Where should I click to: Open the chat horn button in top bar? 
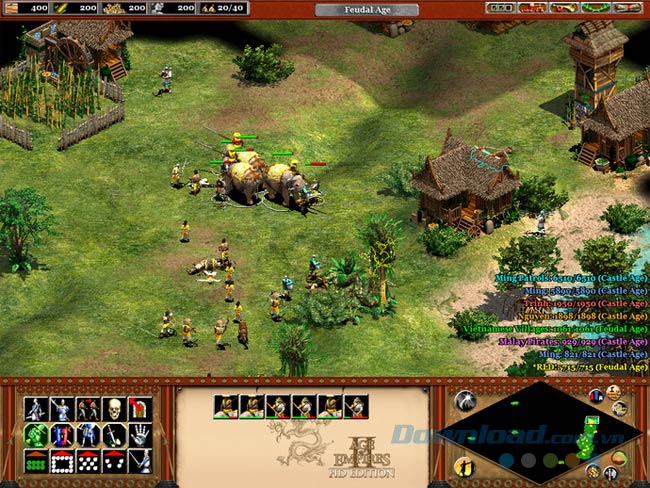566,8
